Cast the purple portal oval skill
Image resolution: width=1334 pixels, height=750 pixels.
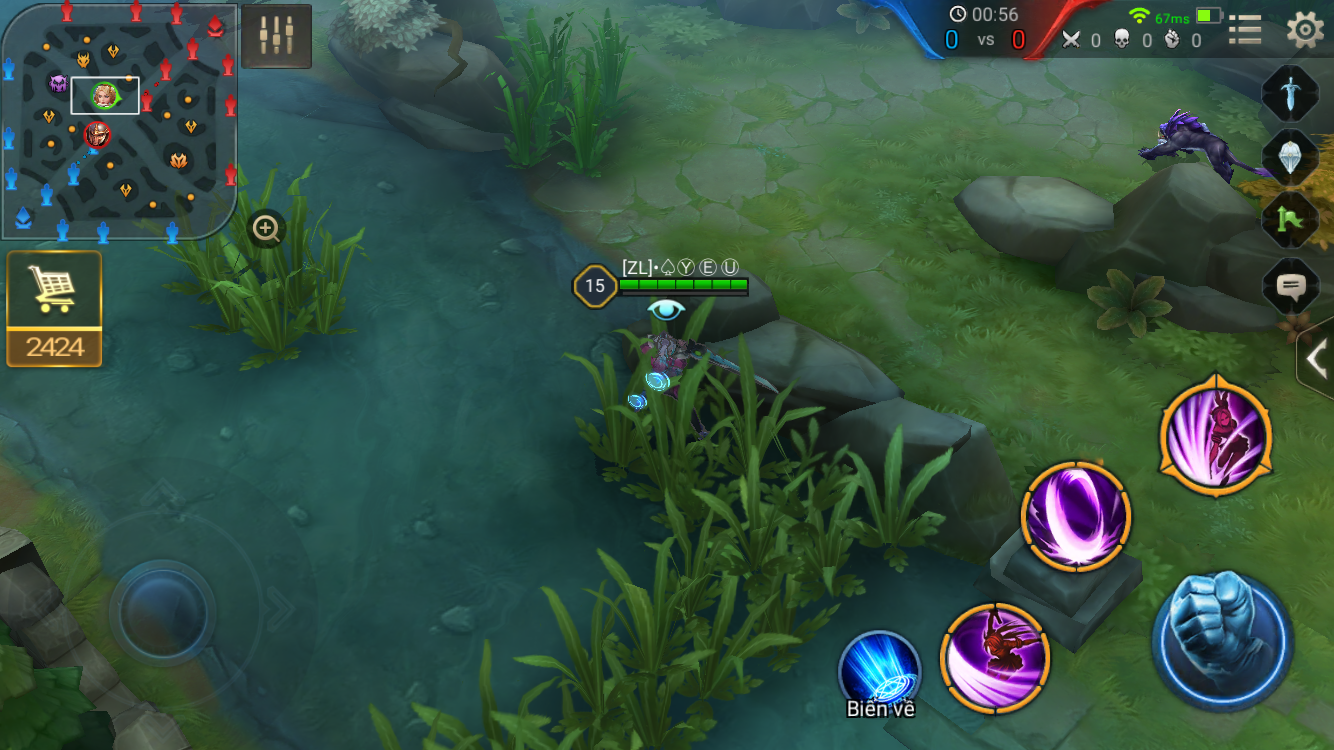click(1076, 516)
